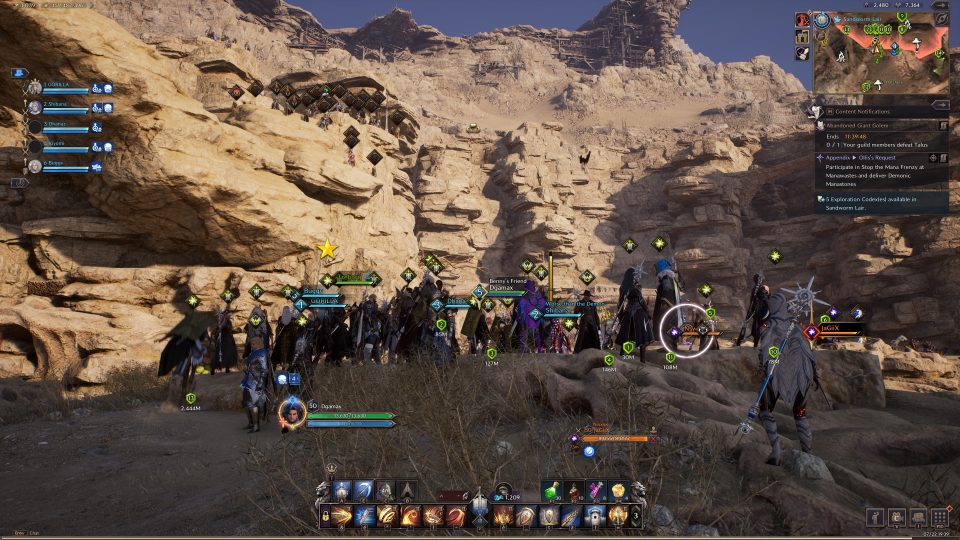
Task: Use the green potion quick slot
Action: coord(554,491)
